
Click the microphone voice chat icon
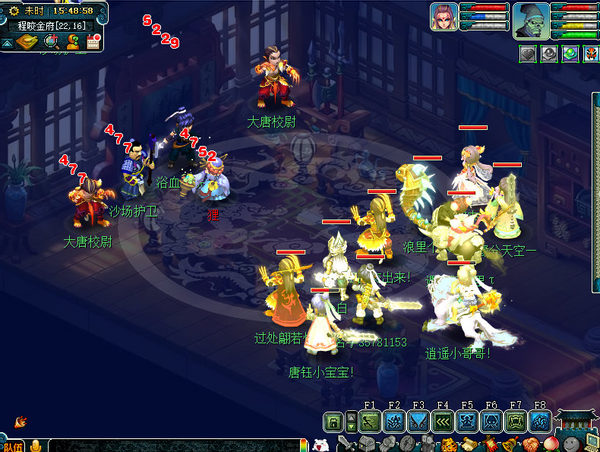(36, 445)
